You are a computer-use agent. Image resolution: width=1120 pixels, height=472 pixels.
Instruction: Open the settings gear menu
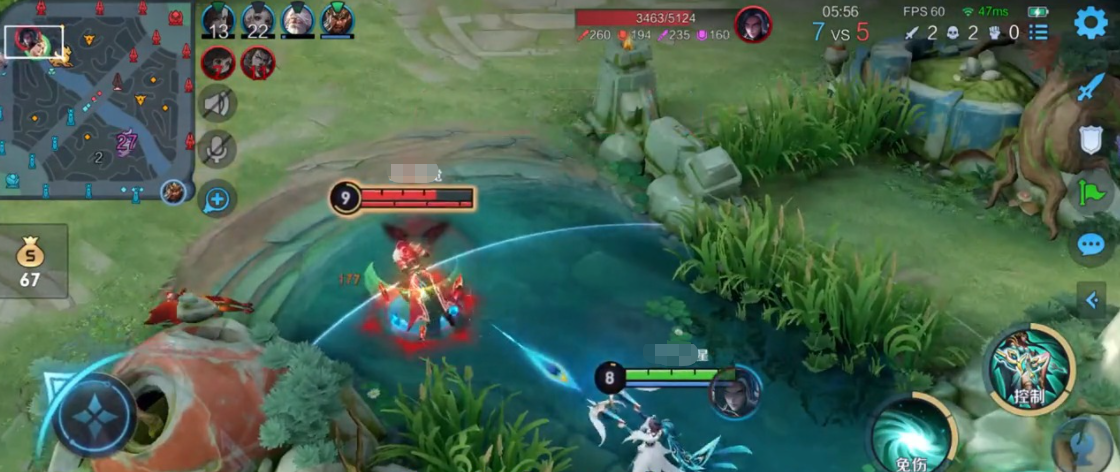[1090, 22]
